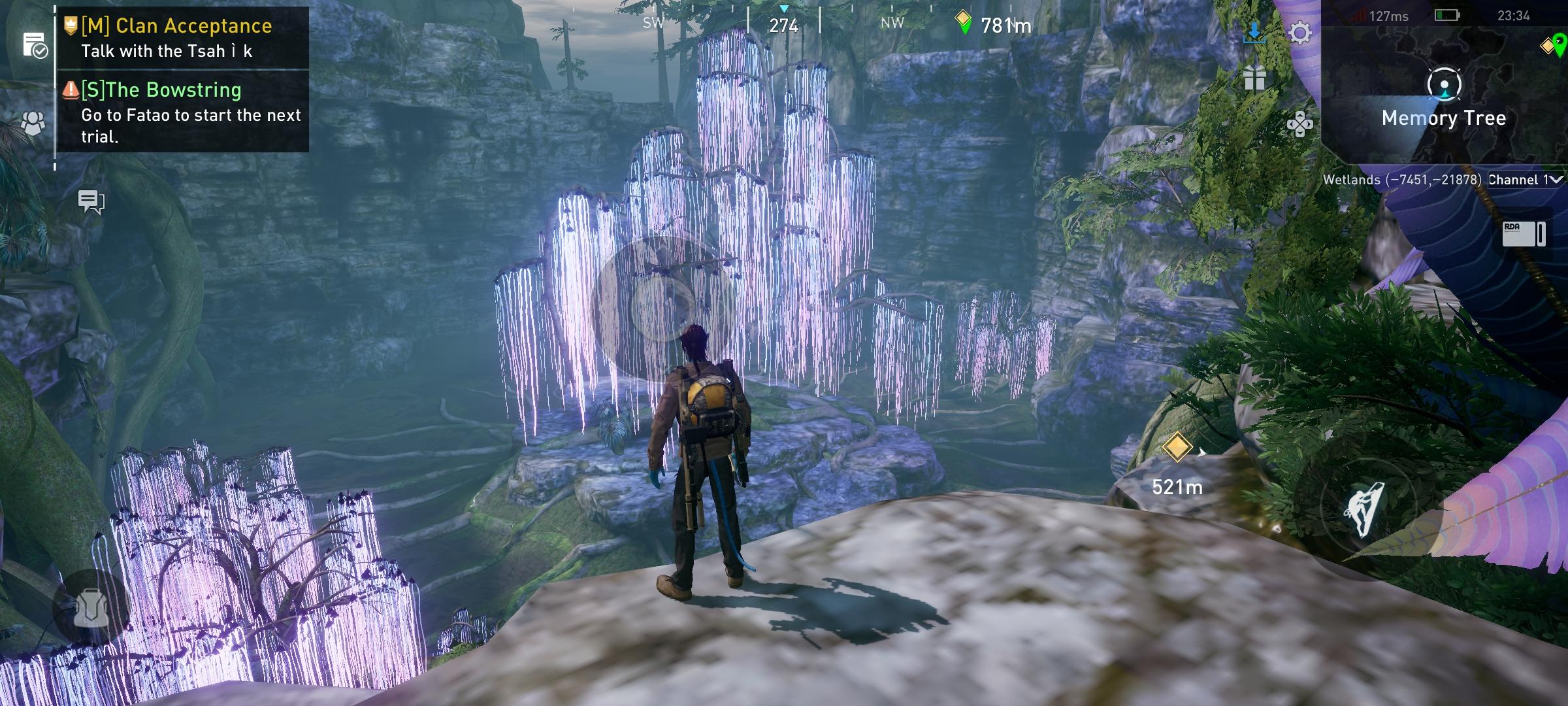Screen dimensions: 1568x706
Task: Open the chat bubble icon
Action: click(91, 201)
